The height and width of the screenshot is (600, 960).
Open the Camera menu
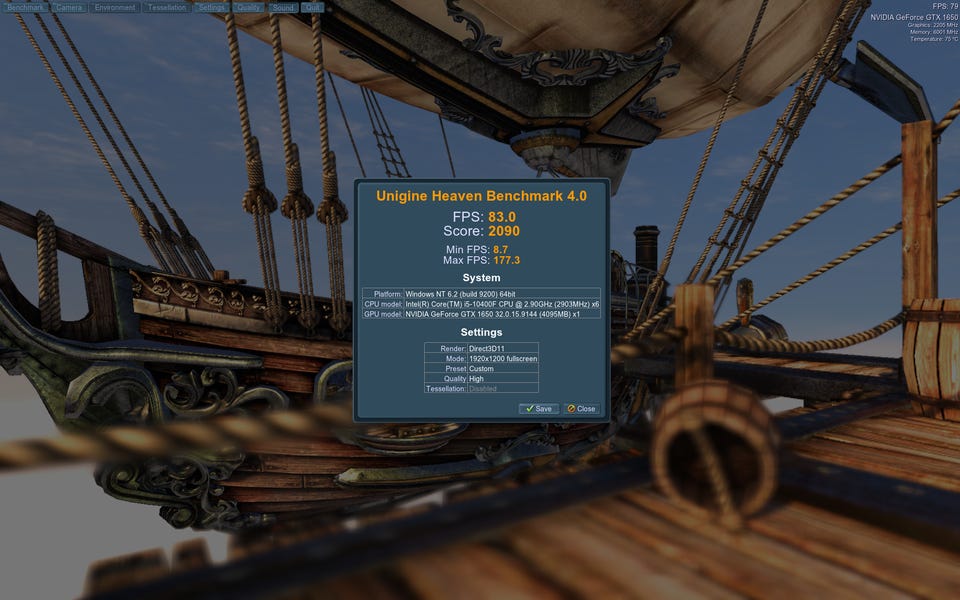(x=69, y=7)
